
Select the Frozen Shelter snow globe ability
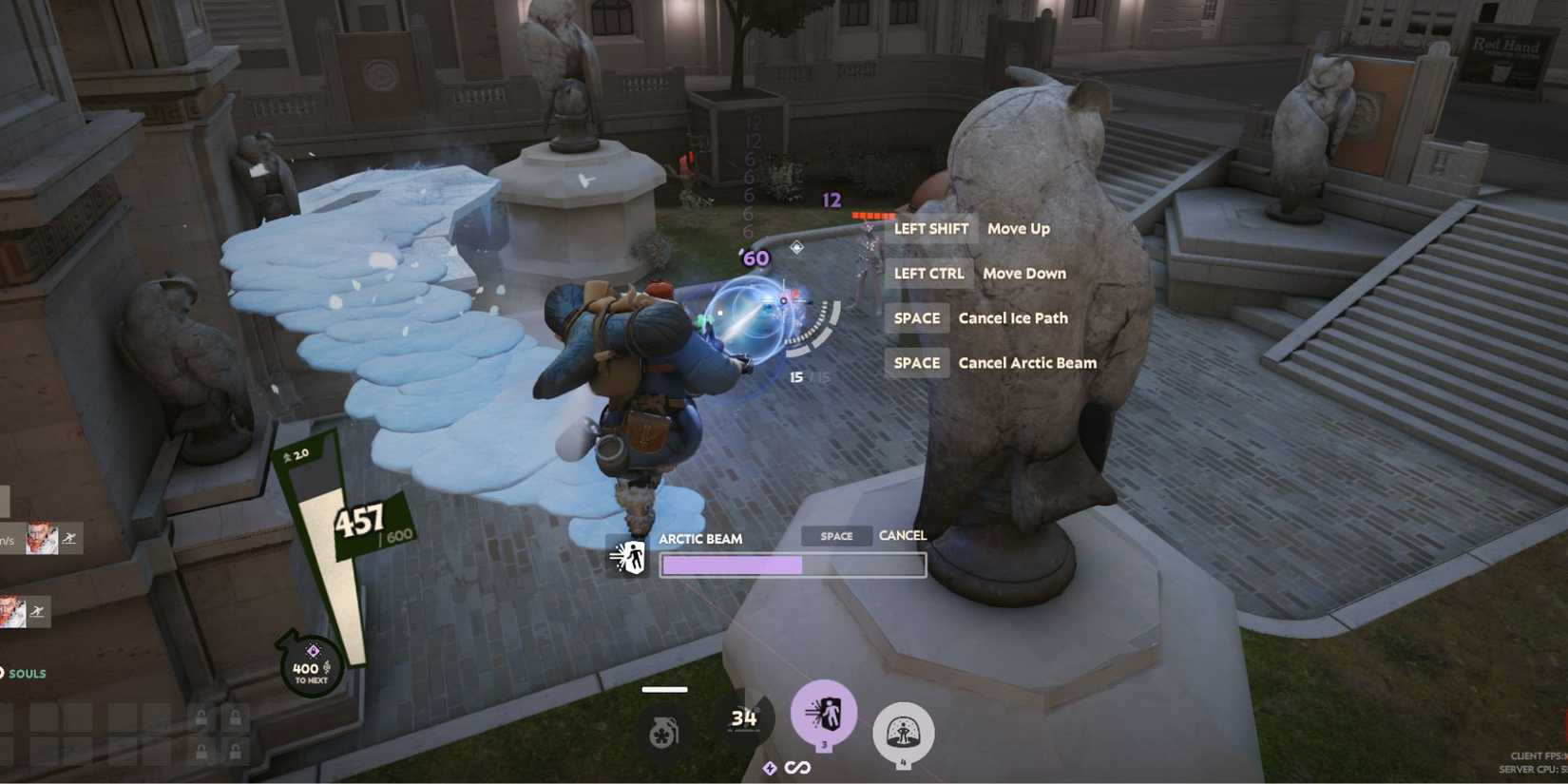pyautogui.click(x=904, y=731)
